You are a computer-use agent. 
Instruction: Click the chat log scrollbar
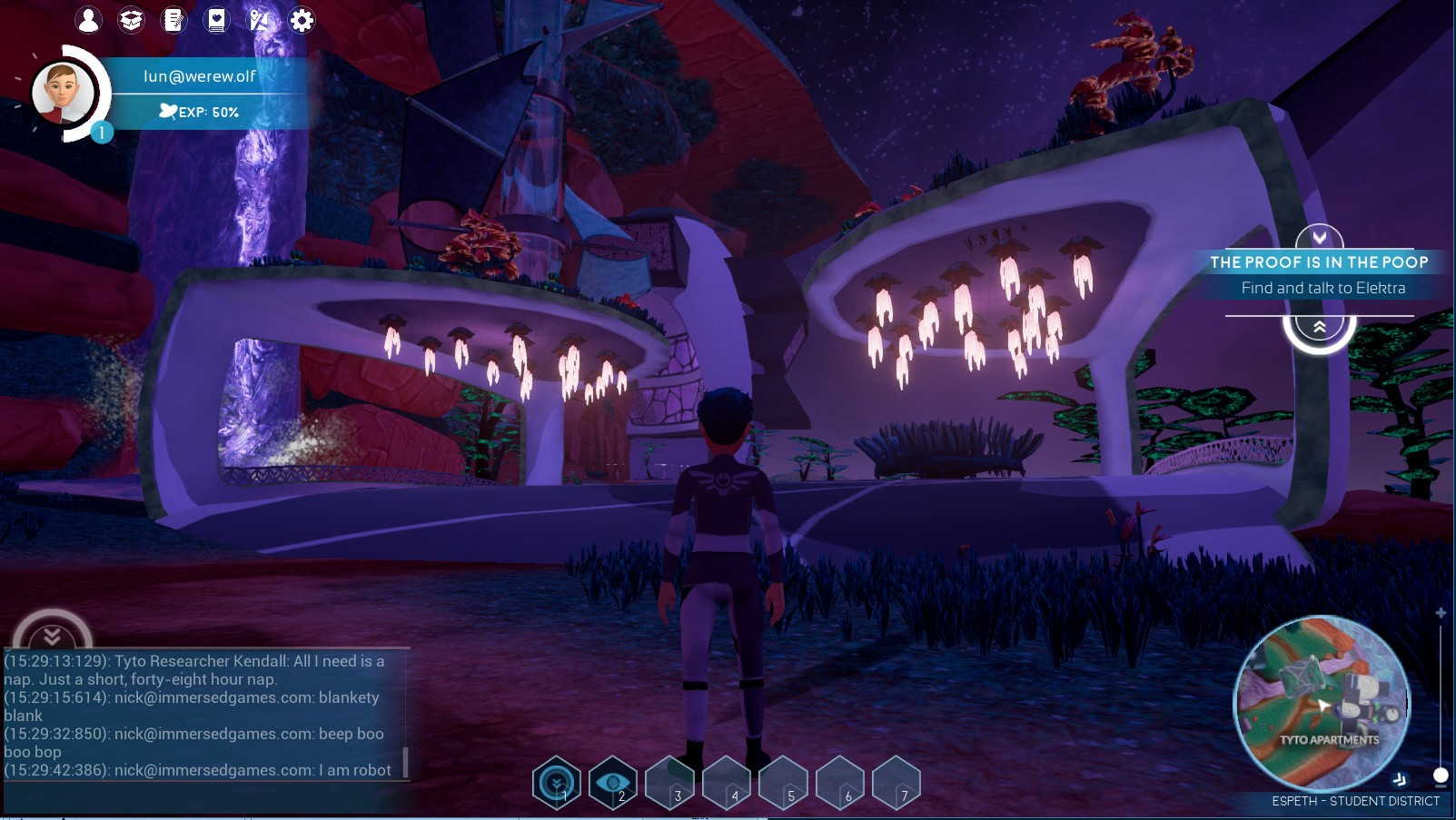(x=405, y=761)
